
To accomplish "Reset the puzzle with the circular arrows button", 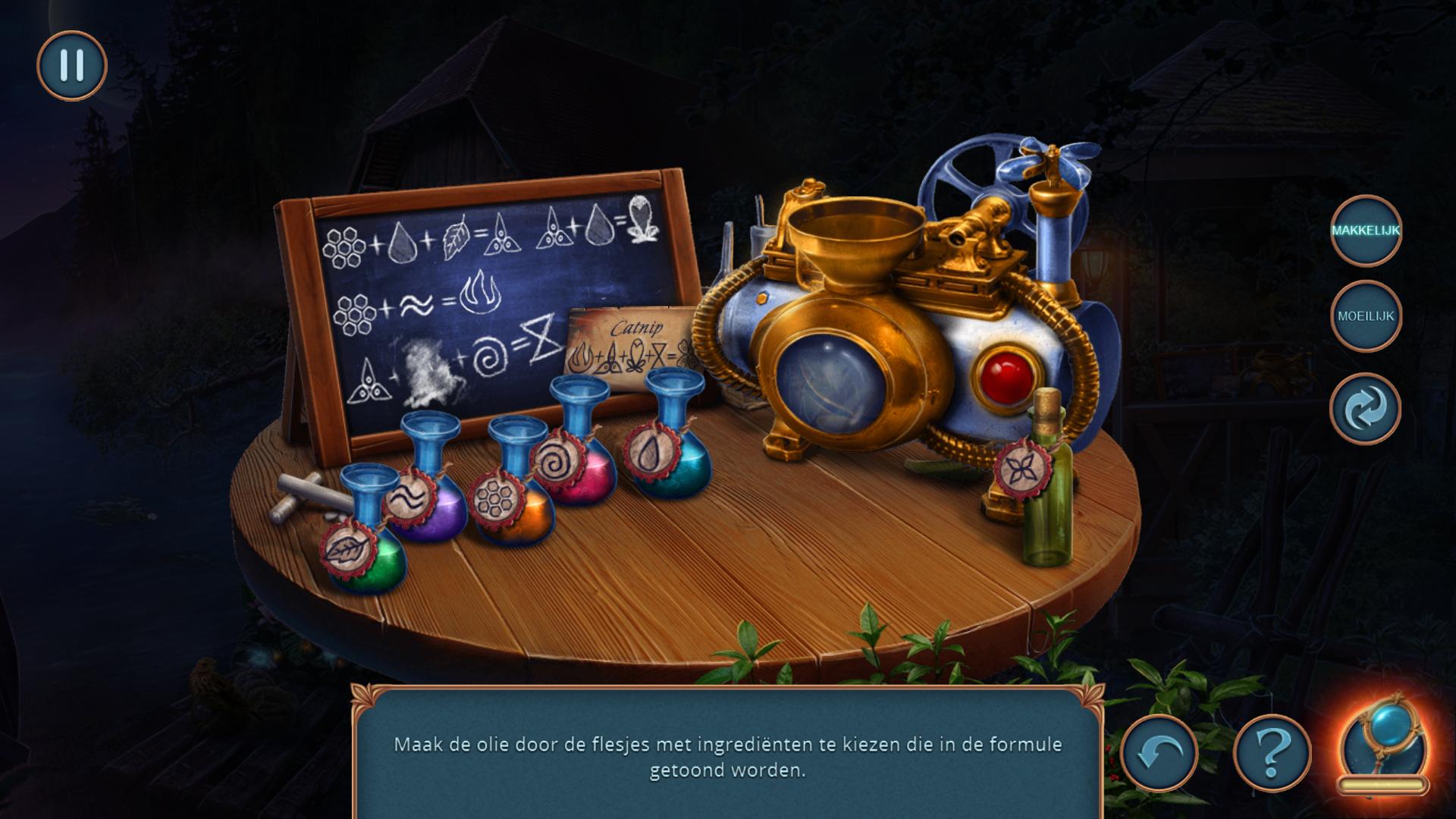I will pyautogui.click(x=1365, y=409).
